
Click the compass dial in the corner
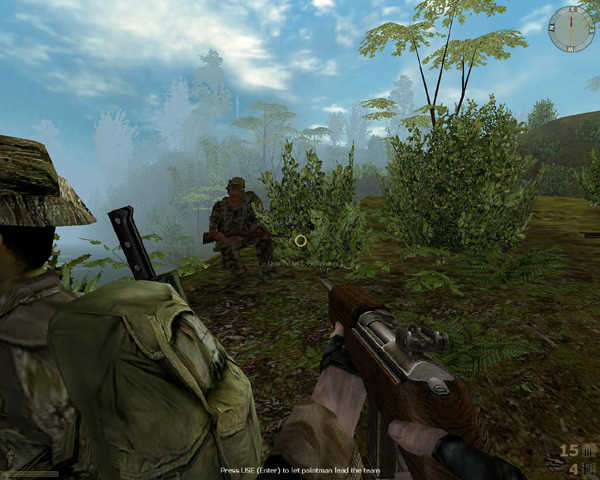pos(571,29)
